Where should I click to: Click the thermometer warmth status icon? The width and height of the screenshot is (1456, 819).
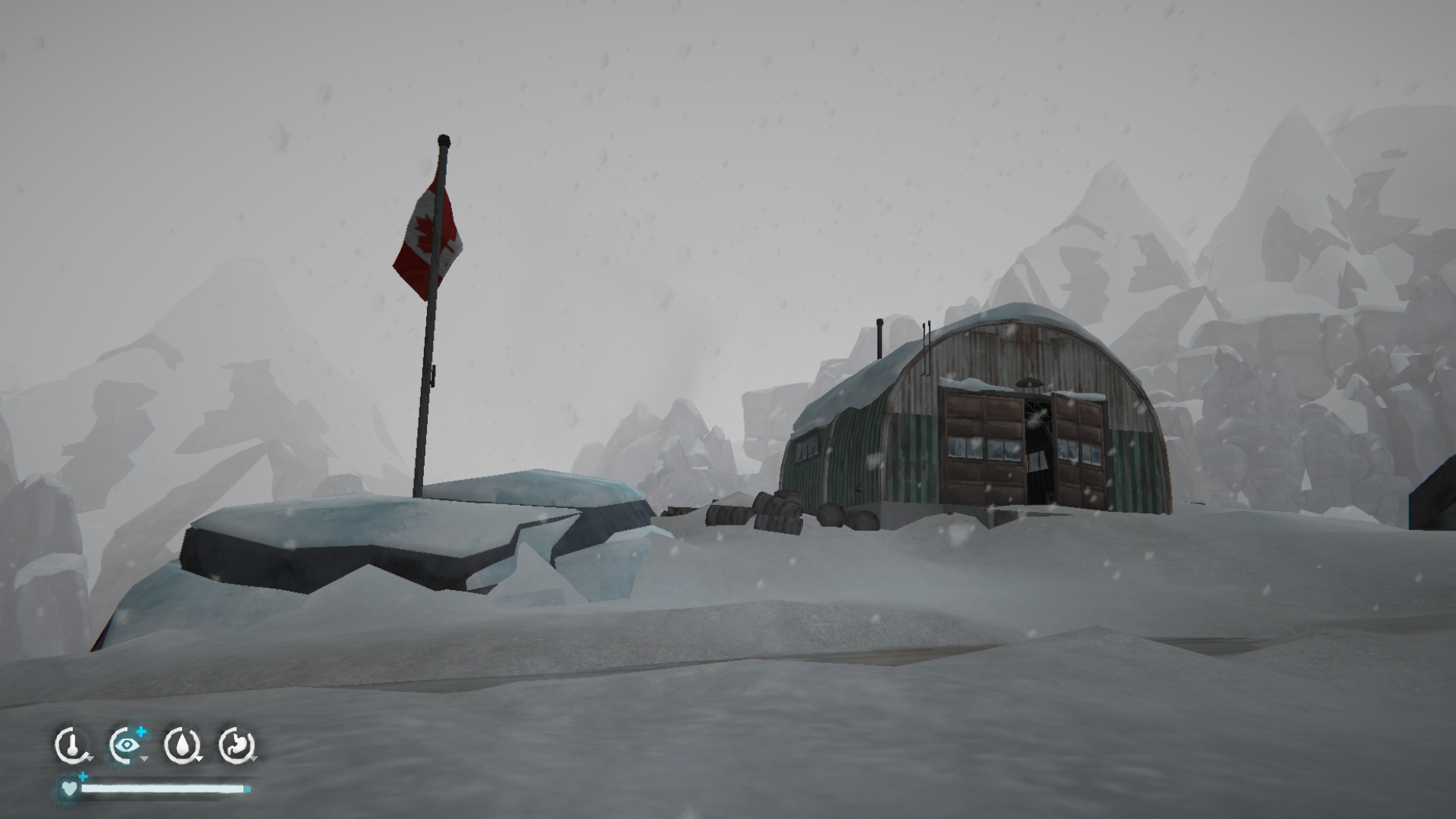point(71,745)
